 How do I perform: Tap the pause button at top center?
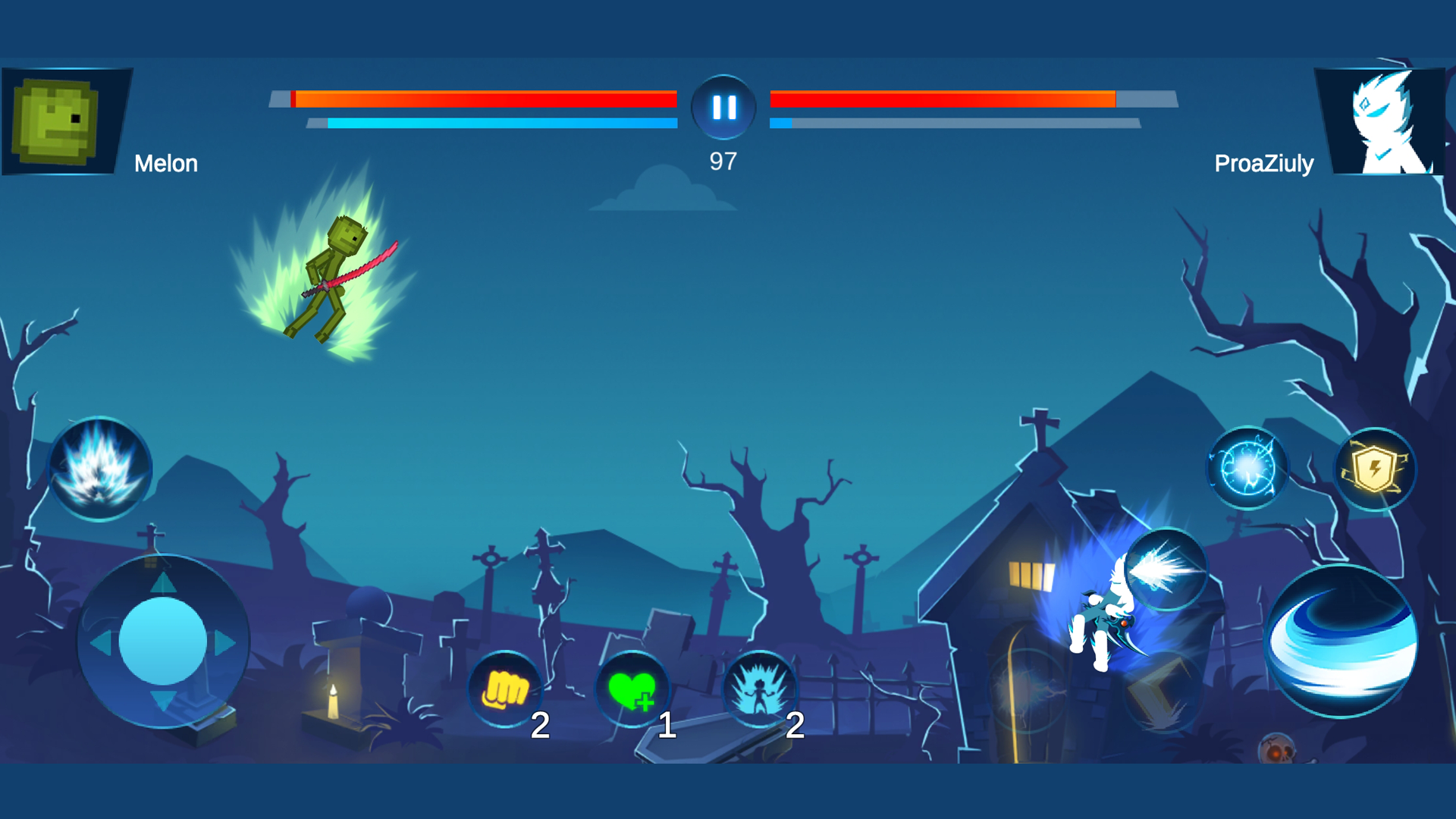pyautogui.click(x=723, y=107)
